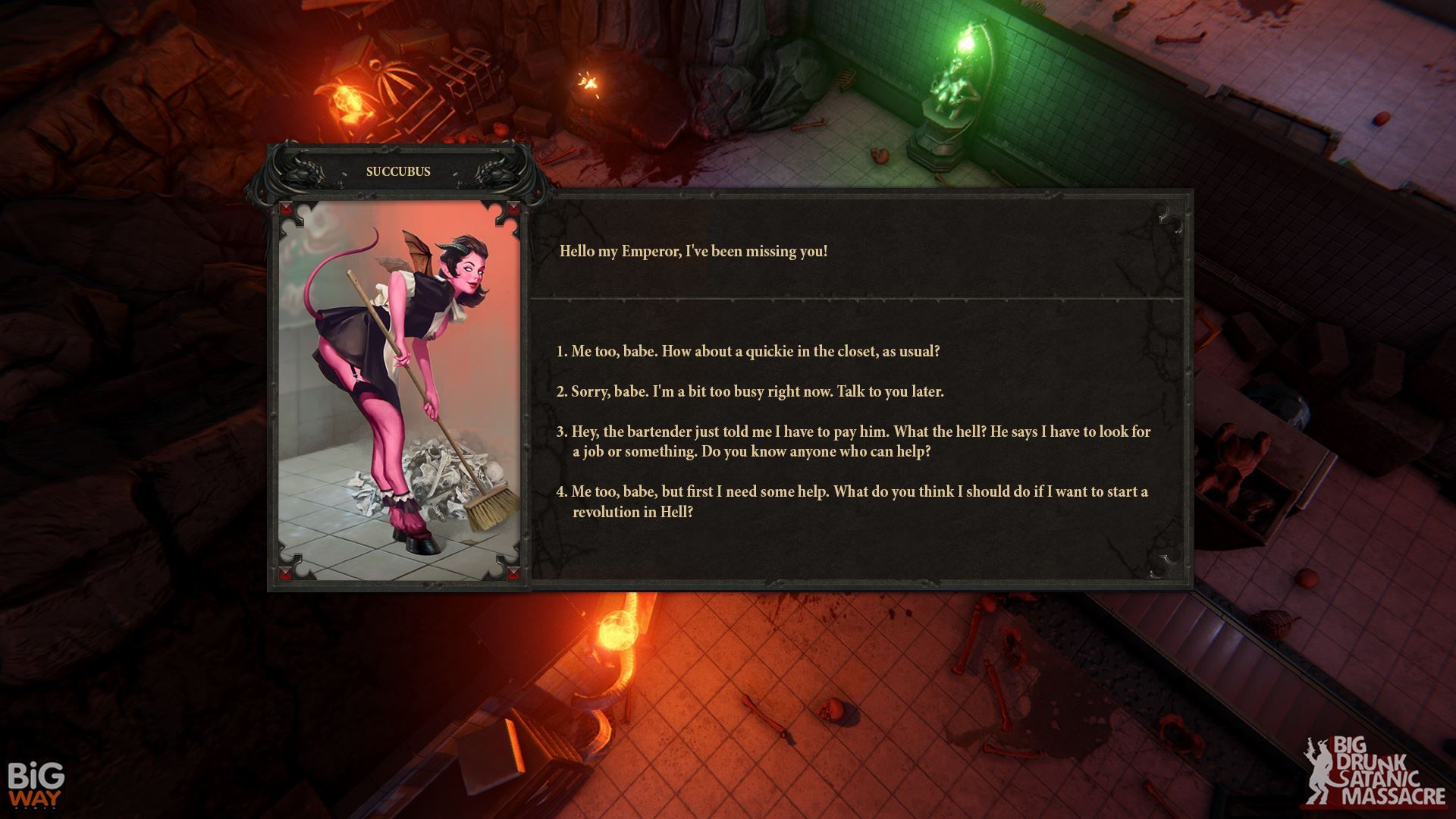The height and width of the screenshot is (819, 1456).
Task: Choose the quickie in the closet reply
Action: [x=748, y=352]
